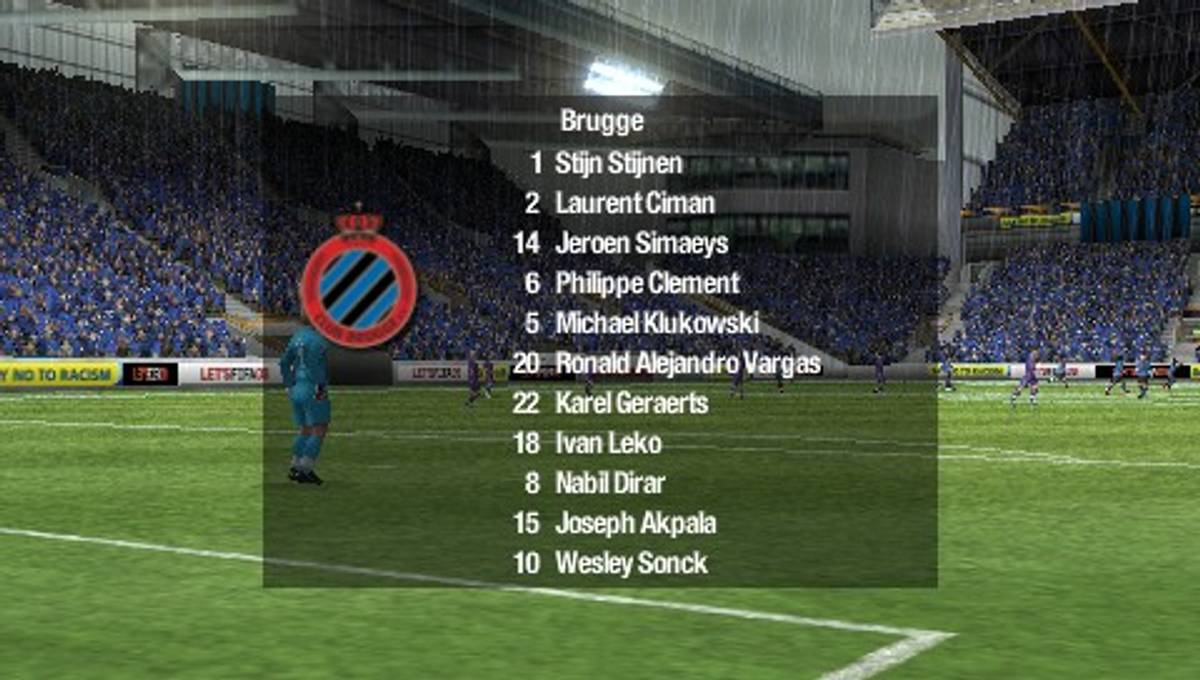1200x680 pixels.
Task: Pick Joseph Akpala in the team list
Action: (x=635, y=523)
